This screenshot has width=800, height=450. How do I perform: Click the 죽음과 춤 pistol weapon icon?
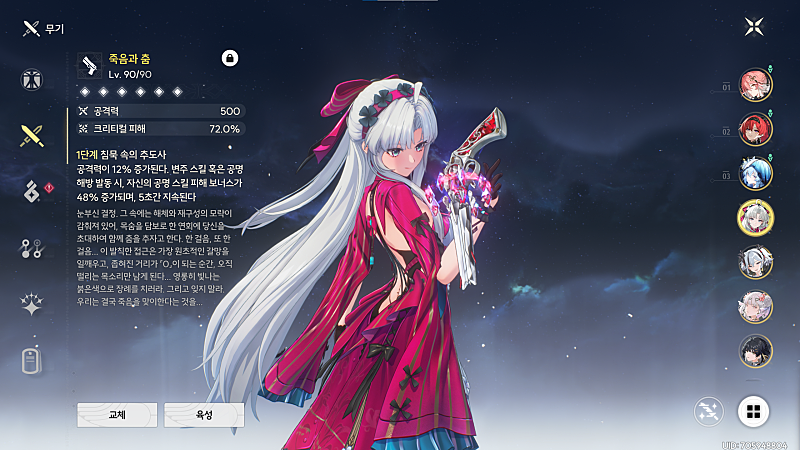point(90,65)
